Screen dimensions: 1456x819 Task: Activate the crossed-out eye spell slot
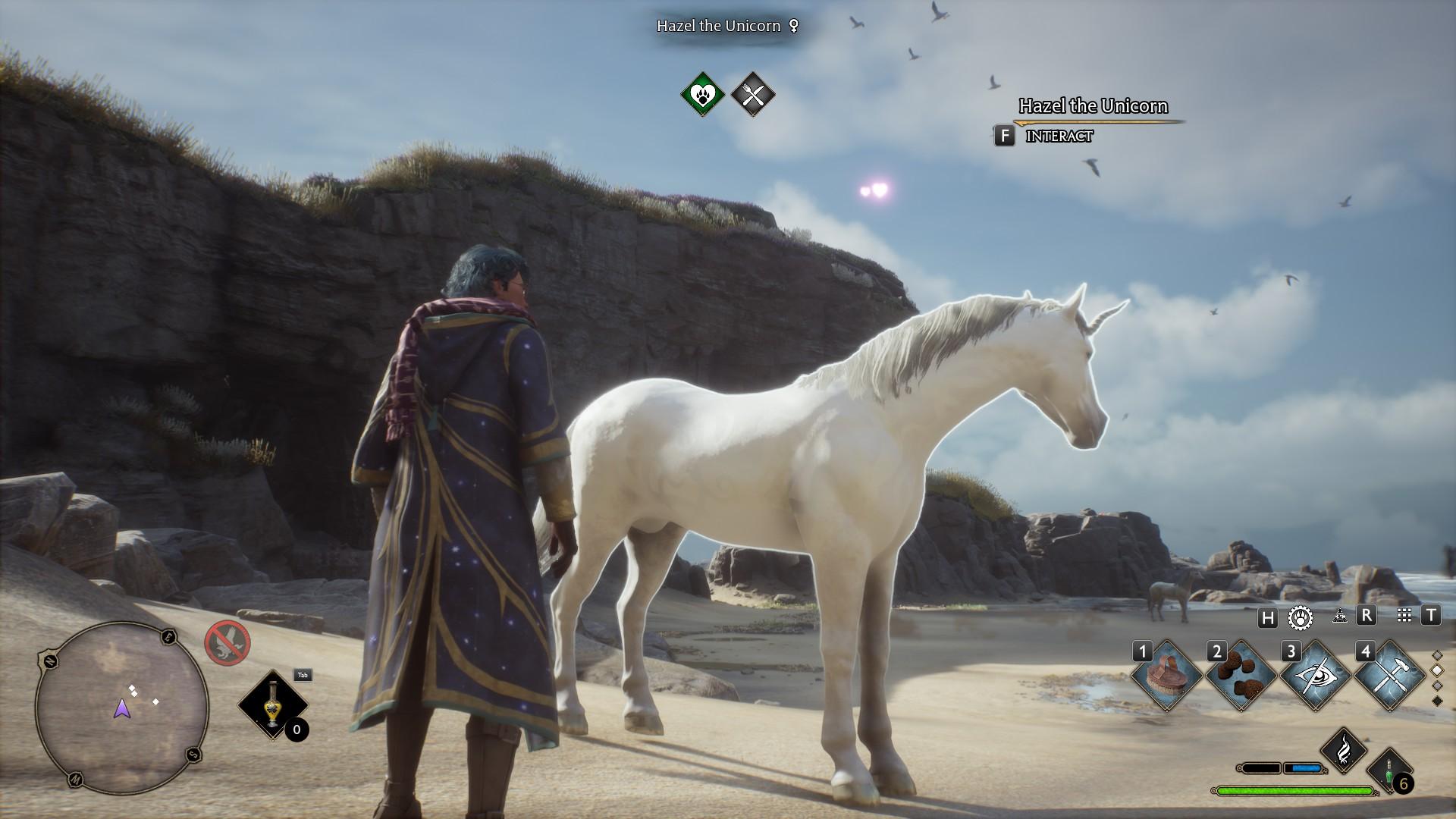tap(1316, 675)
